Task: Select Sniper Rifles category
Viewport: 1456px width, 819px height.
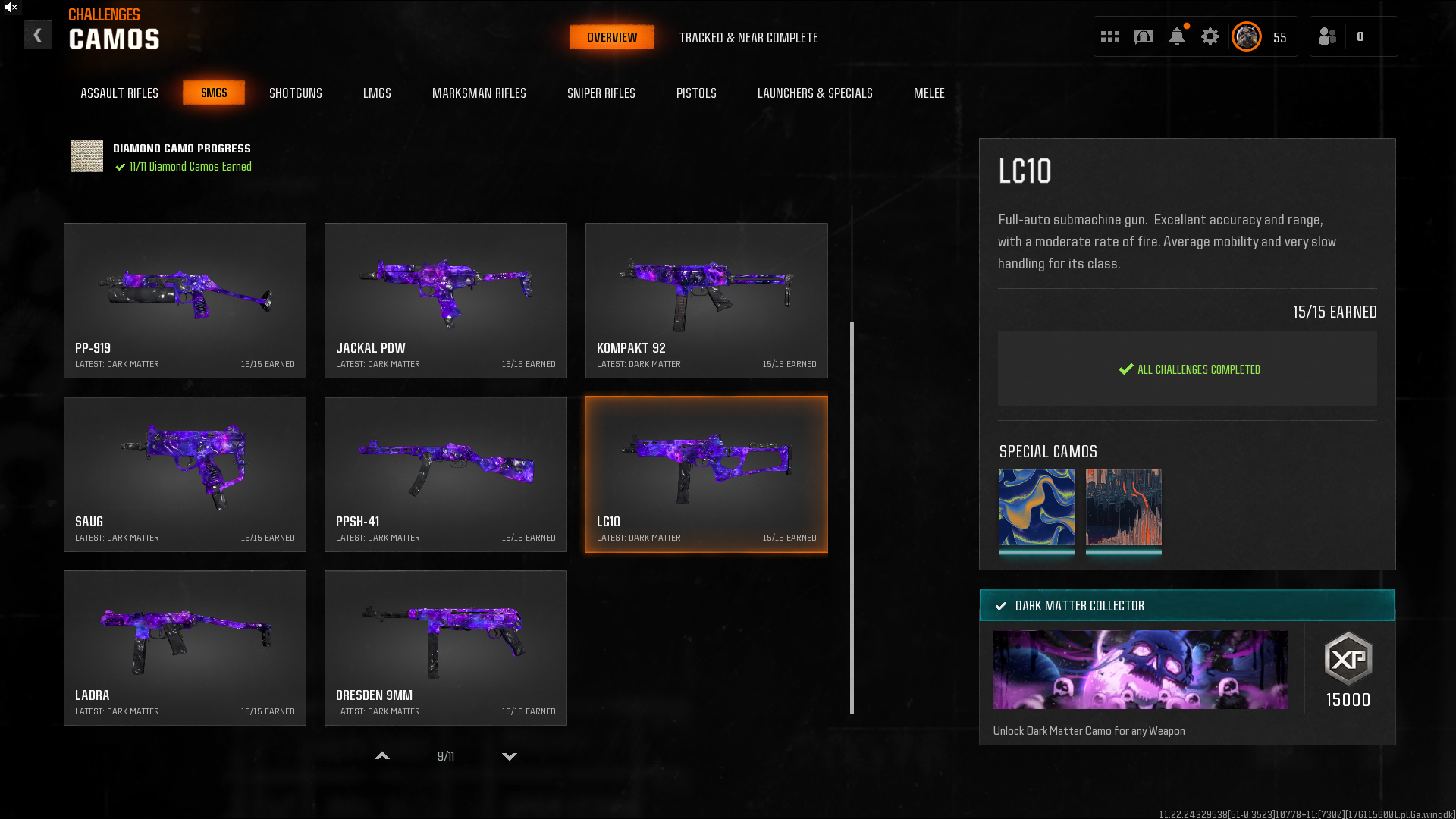Action: click(x=601, y=93)
